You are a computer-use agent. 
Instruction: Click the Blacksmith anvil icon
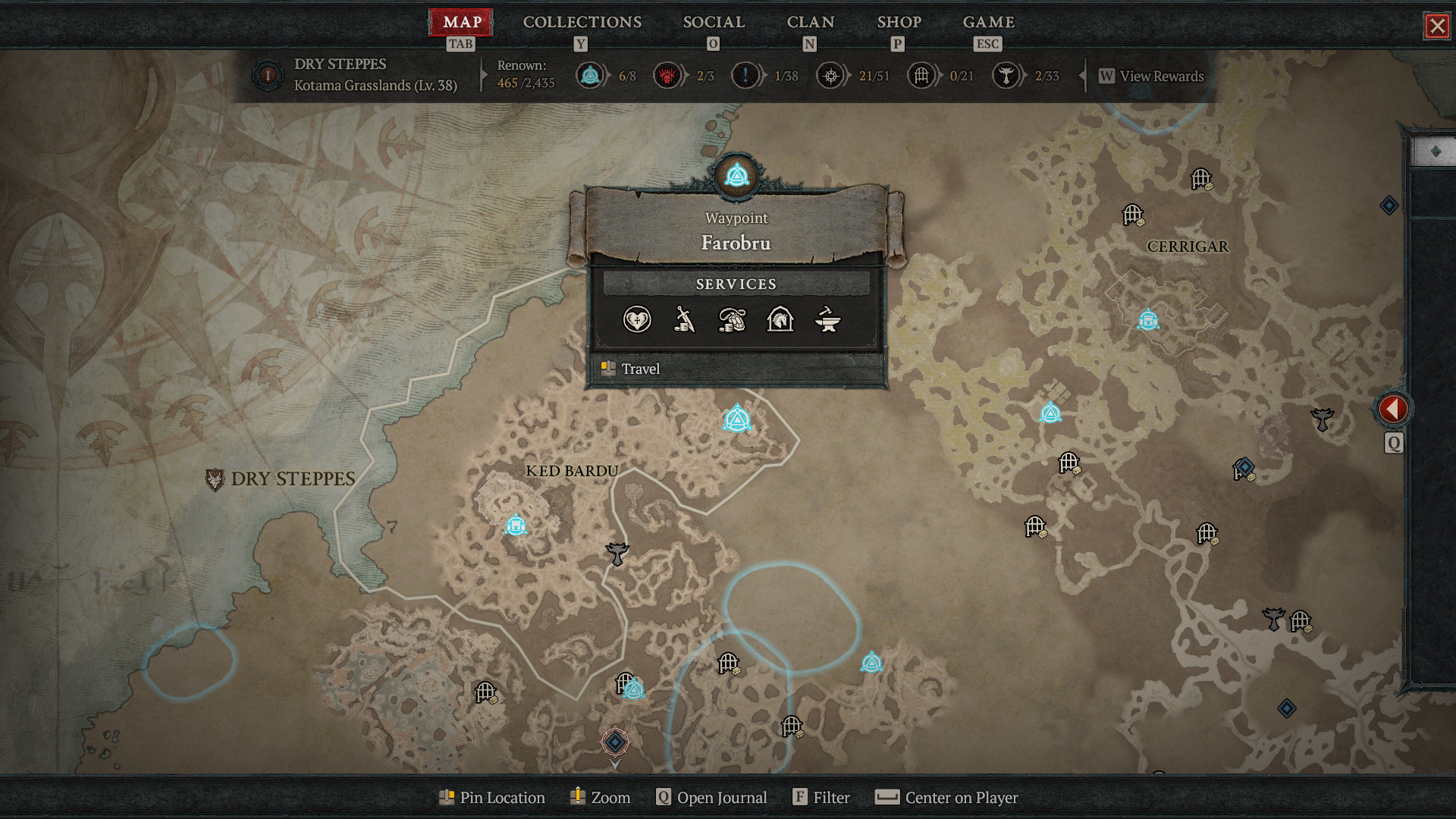point(828,320)
